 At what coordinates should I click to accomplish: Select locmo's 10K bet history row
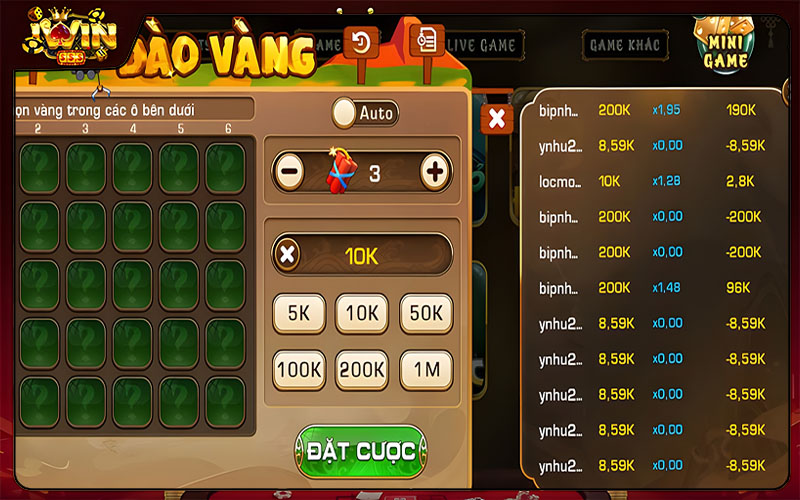click(652, 180)
